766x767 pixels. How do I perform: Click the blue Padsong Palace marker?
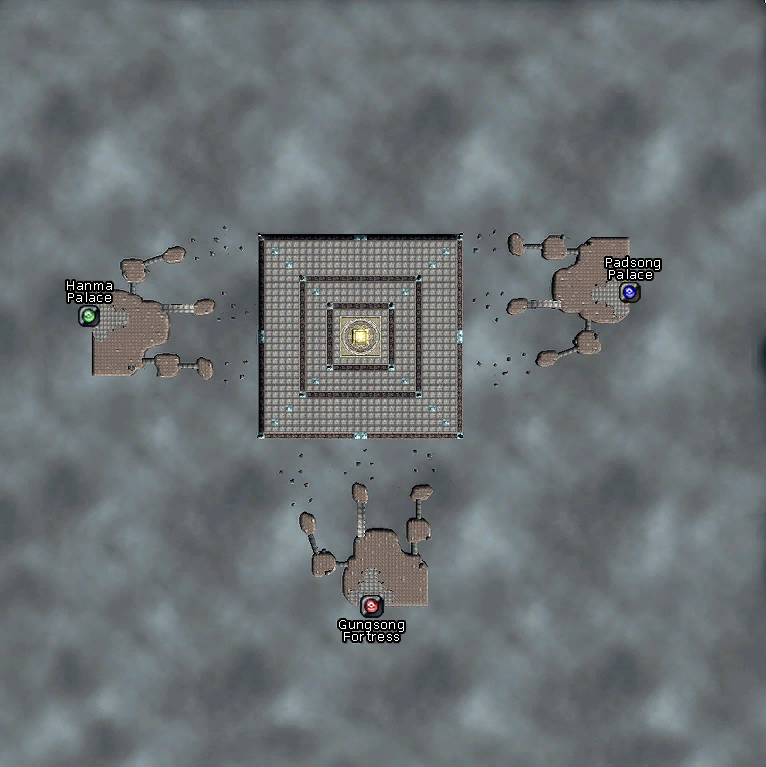(629, 292)
